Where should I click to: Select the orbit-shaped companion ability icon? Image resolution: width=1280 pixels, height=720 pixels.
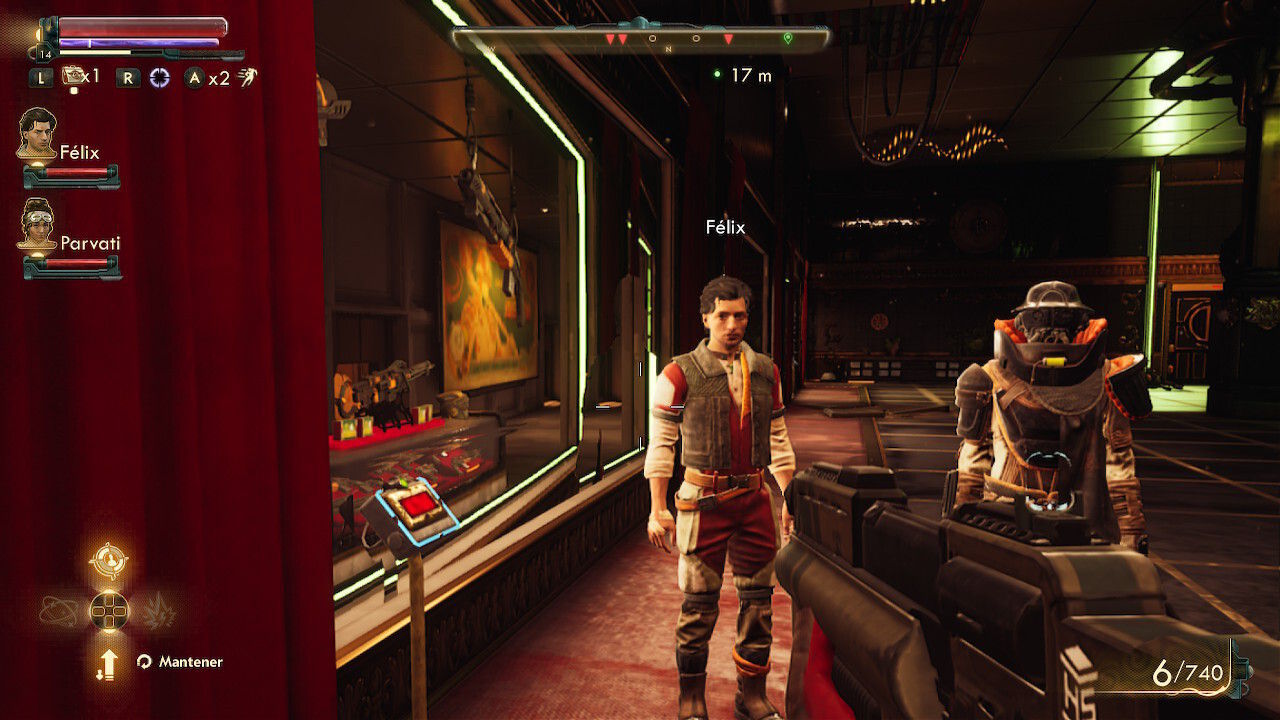[x=59, y=610]
